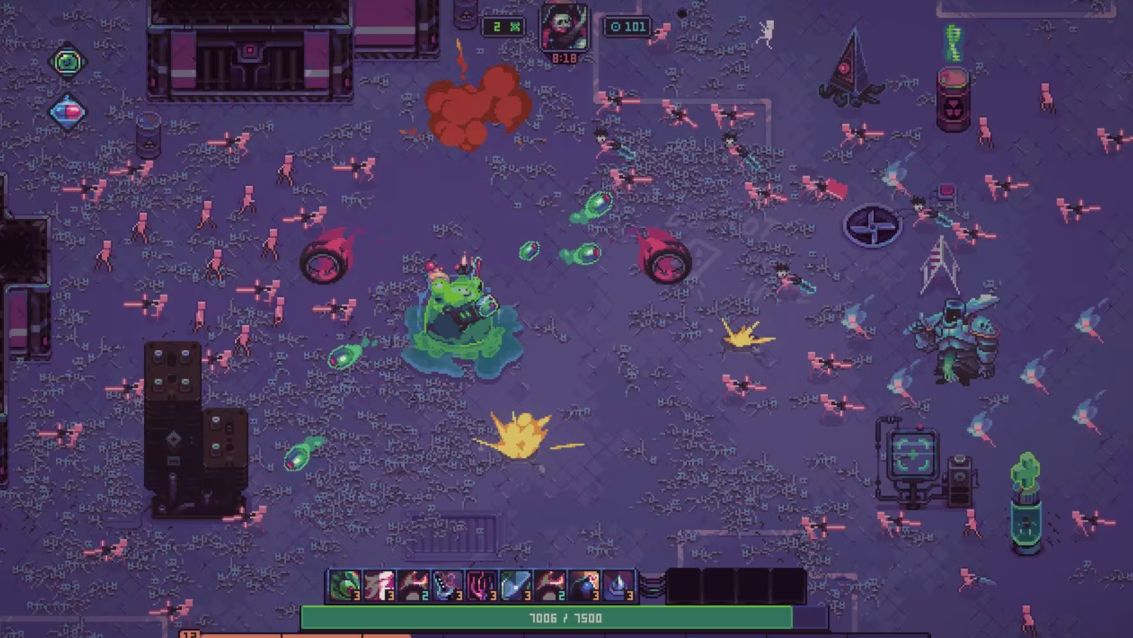
Task: Pick the teal light beam weapon slot
Action: click(516, 585)
